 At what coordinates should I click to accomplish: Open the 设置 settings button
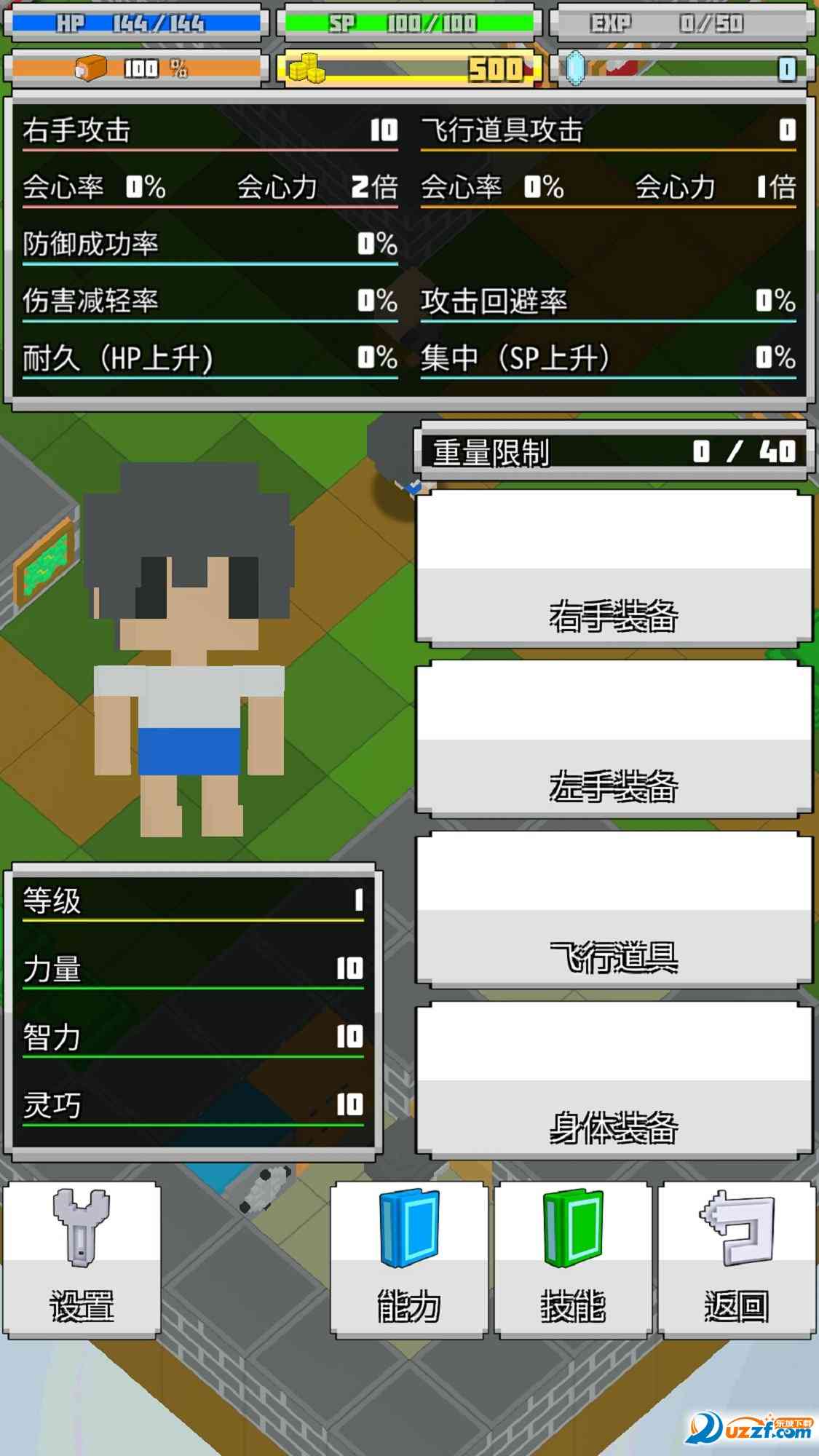click(82, 1260)
